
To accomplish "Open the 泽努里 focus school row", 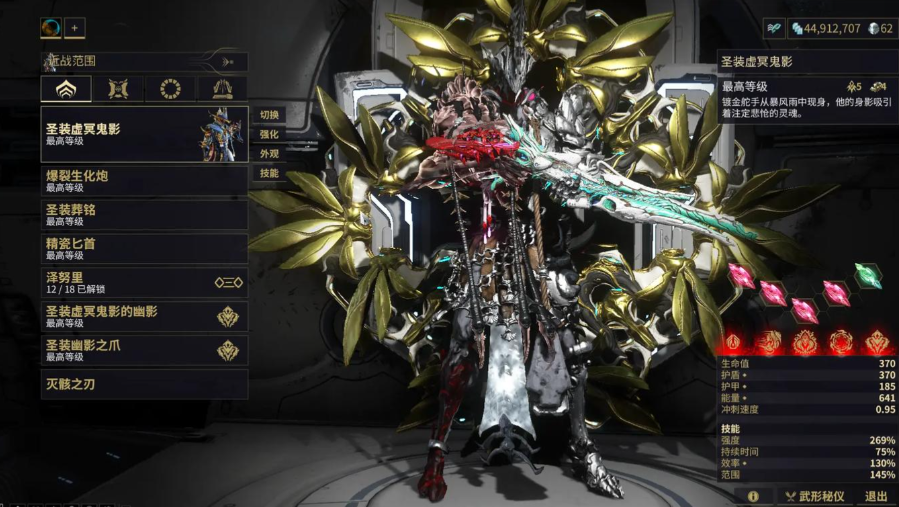I will coord(145,283).
